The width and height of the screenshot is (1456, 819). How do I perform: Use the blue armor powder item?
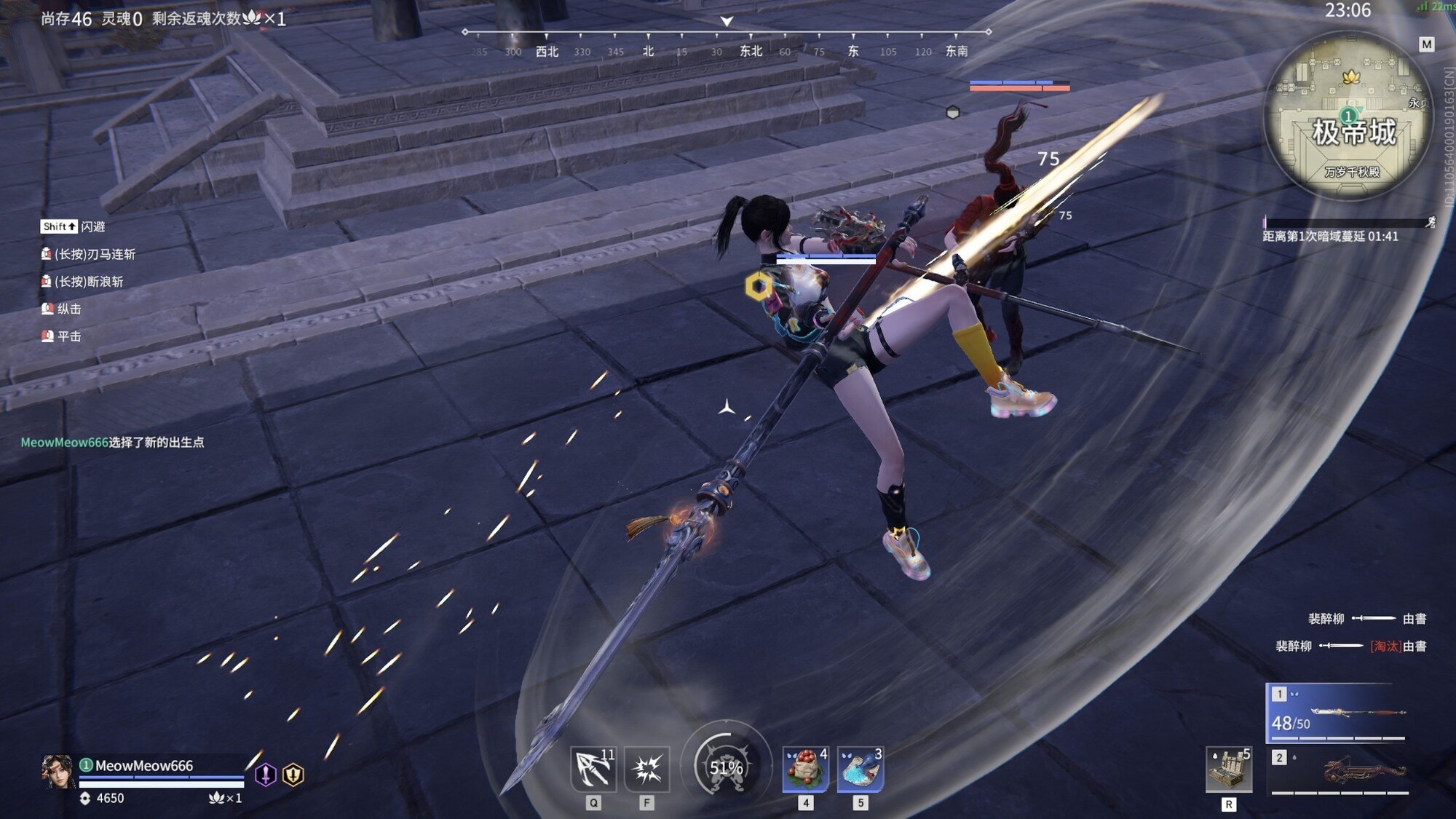coord(860,769)
